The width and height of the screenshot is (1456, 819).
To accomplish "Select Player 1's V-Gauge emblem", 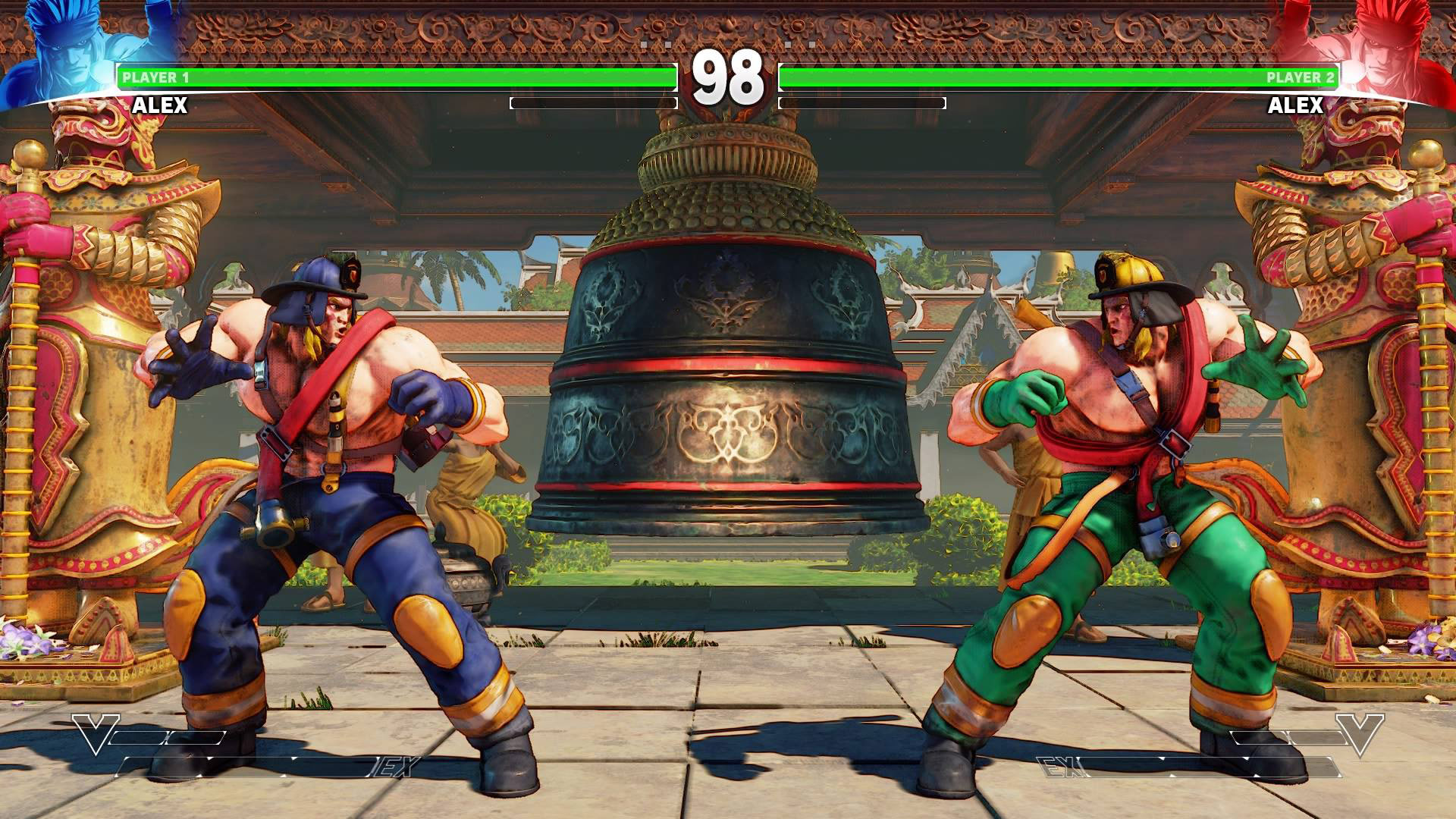I will [x=96, y=733].
